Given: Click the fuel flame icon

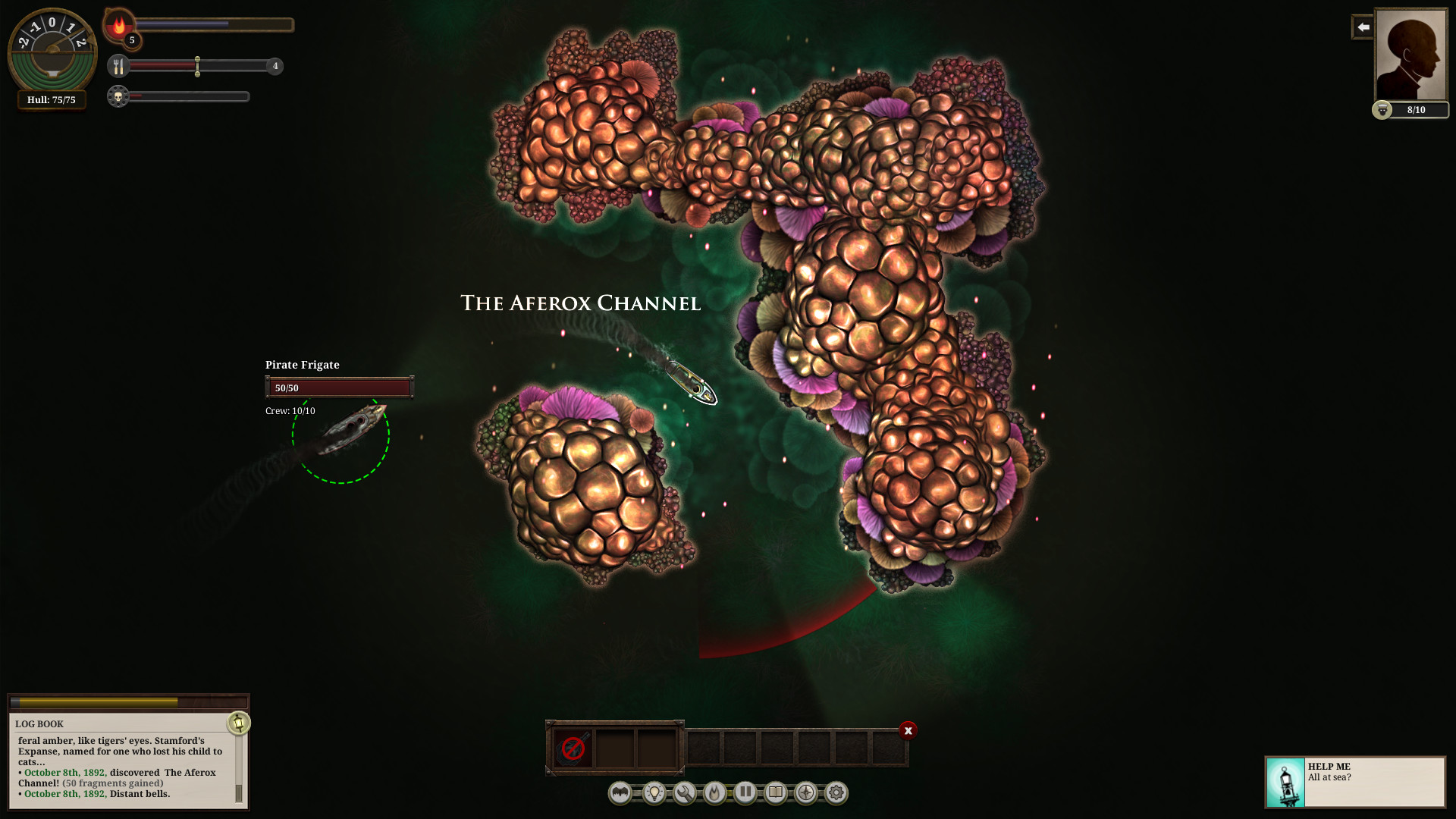Looking at the screenshot, I should tap(119, 25).
